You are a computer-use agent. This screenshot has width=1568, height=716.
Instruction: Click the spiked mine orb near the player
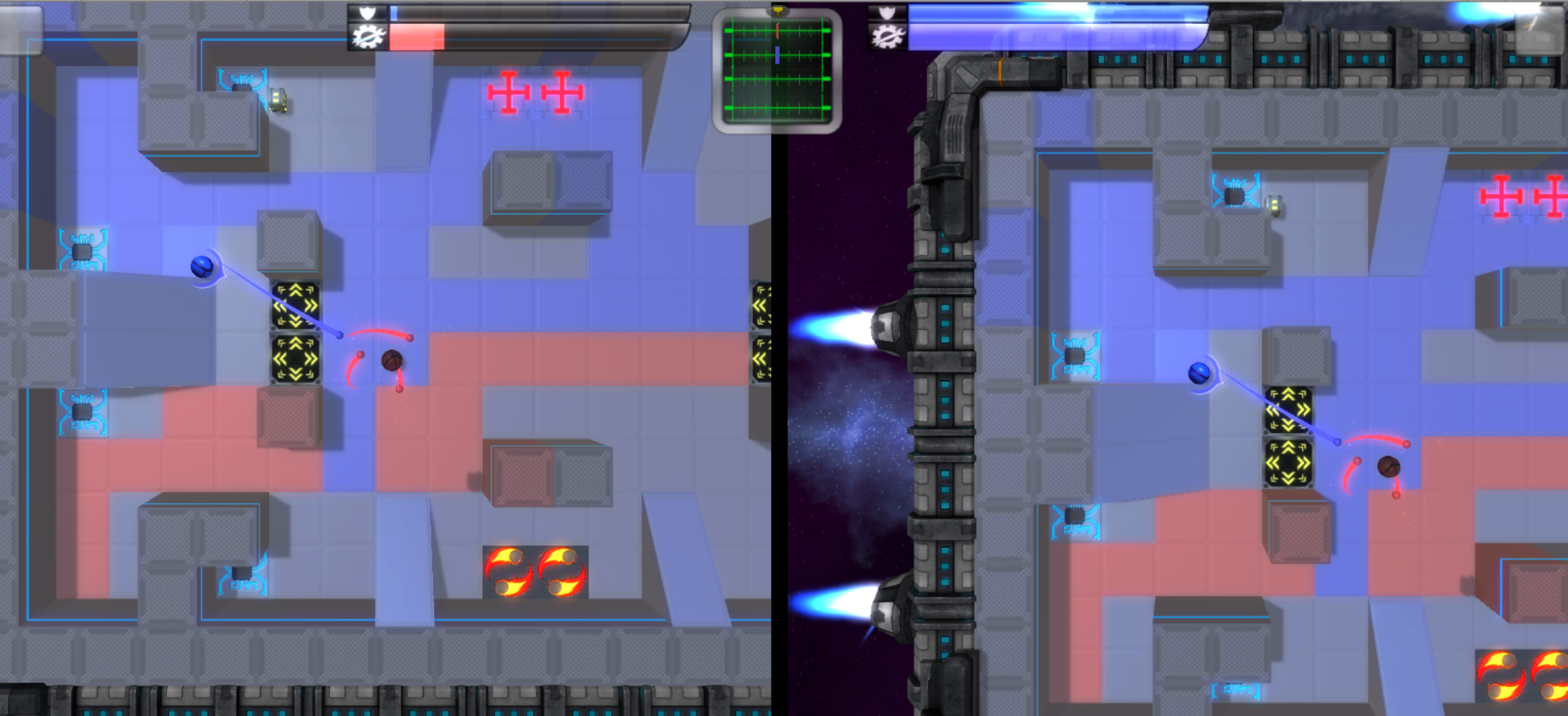[x=392, y=359]
